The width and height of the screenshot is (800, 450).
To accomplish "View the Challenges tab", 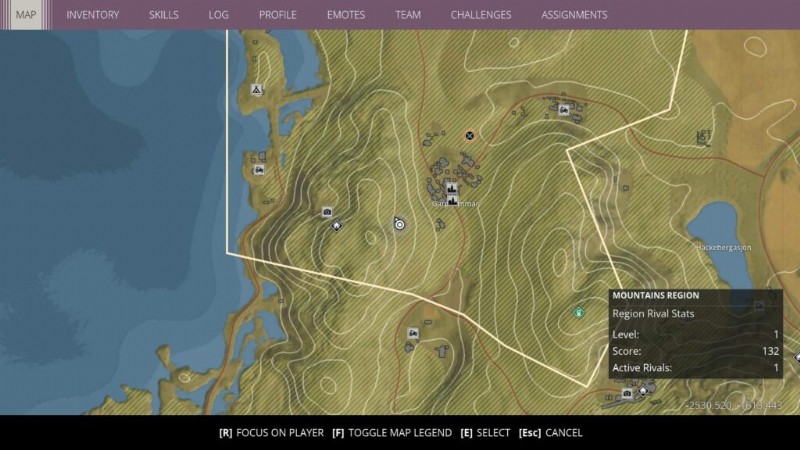I will [481, 15].
